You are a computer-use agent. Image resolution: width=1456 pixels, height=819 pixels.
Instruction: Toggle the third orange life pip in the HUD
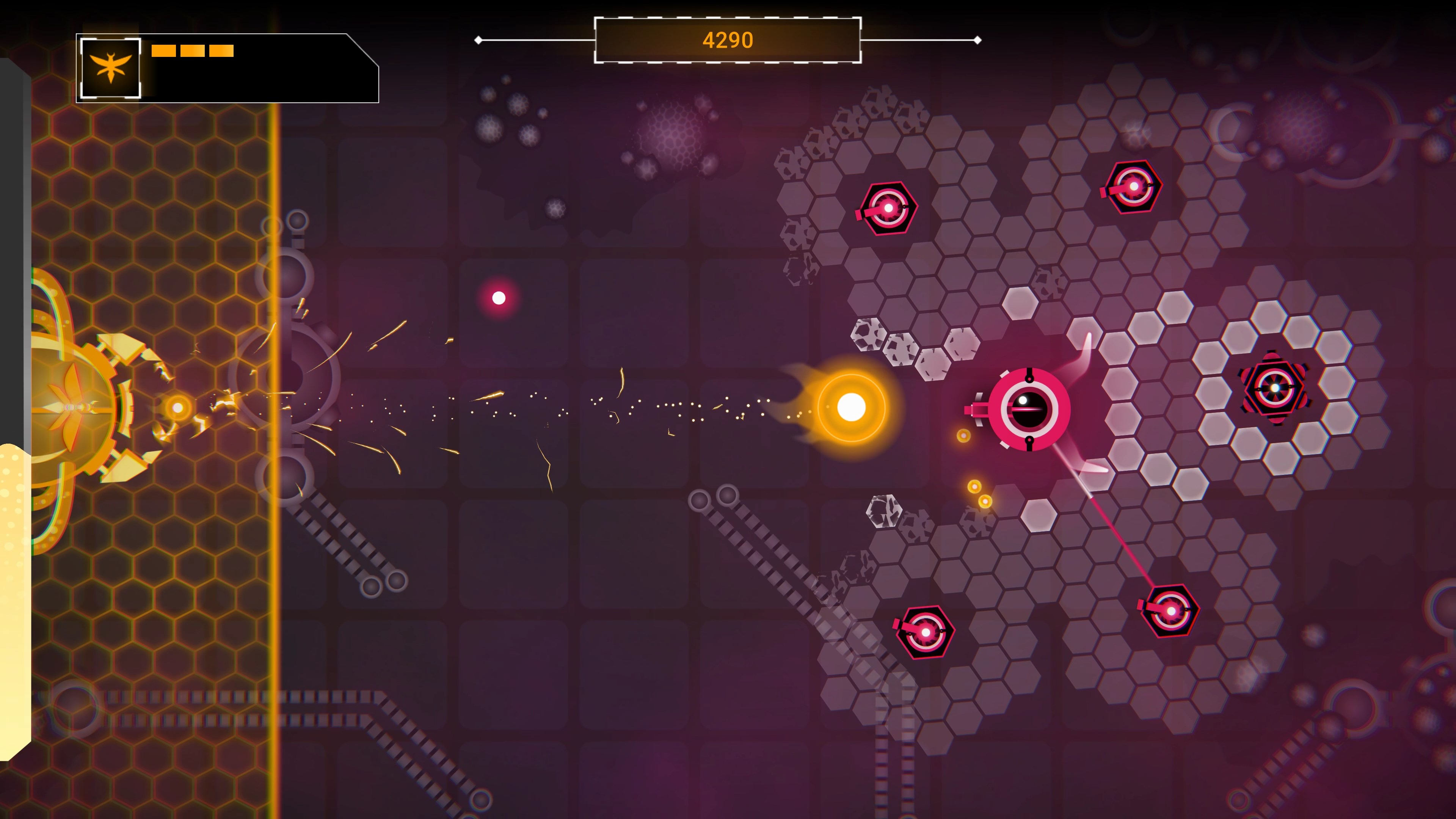click(x=222, y=51)
